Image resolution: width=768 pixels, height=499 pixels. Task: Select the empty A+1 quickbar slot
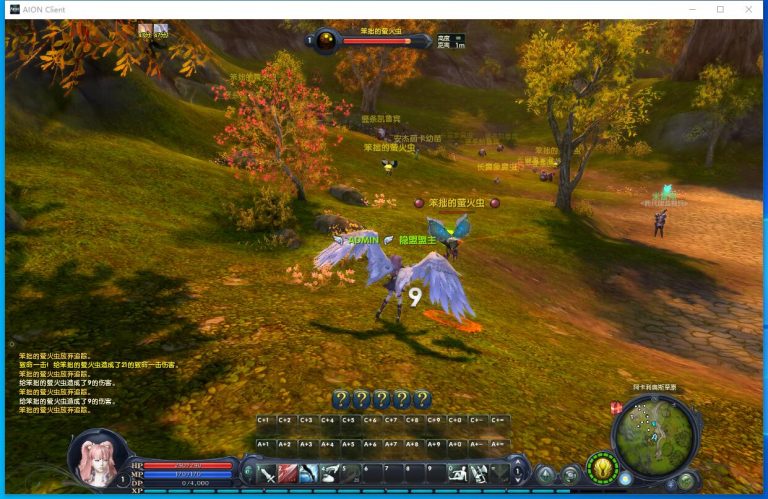[x=264, y=443]
